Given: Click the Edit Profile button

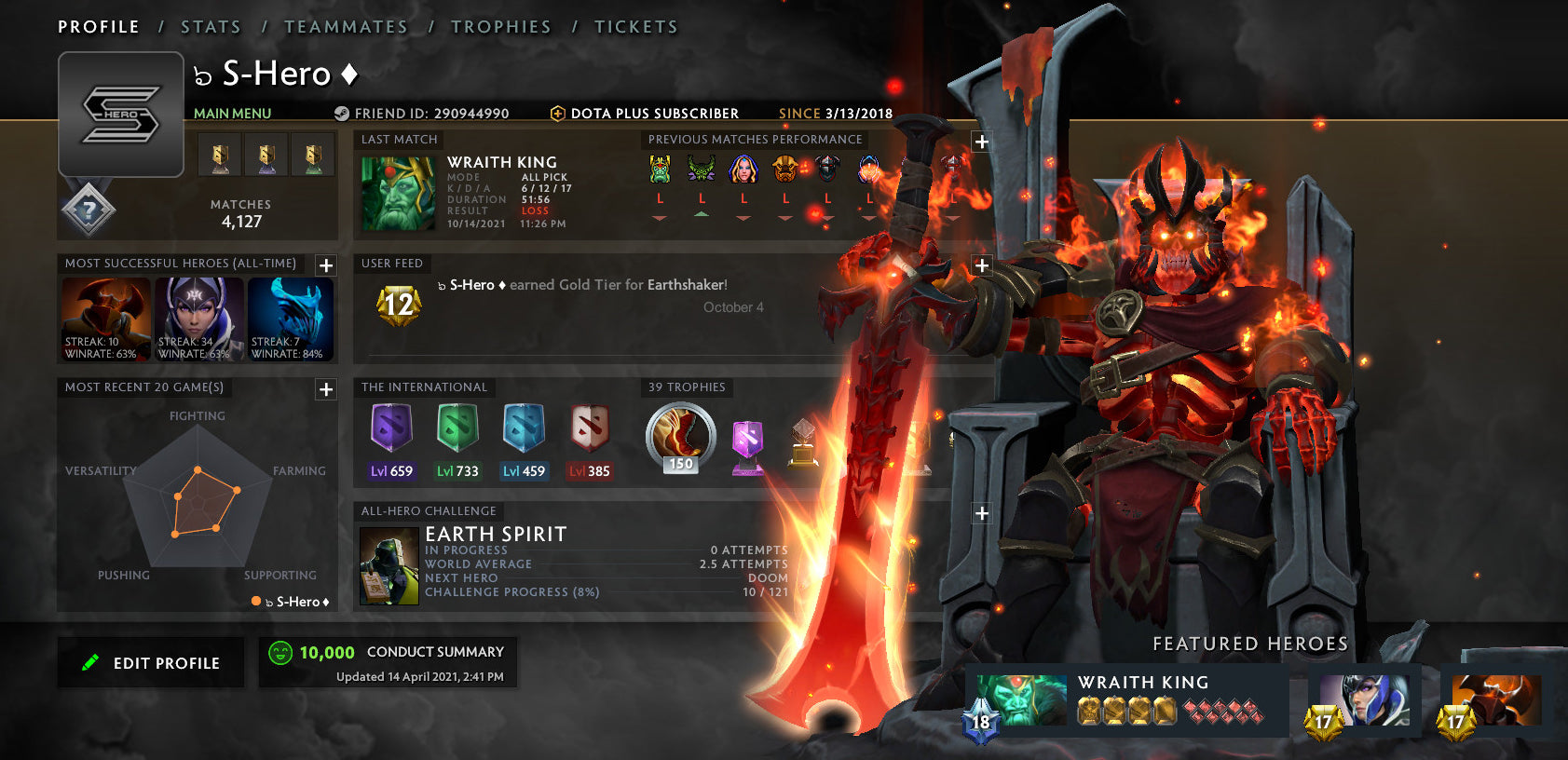Looking at the screenshot, I should pyautogui.click(x=150, y=662).
